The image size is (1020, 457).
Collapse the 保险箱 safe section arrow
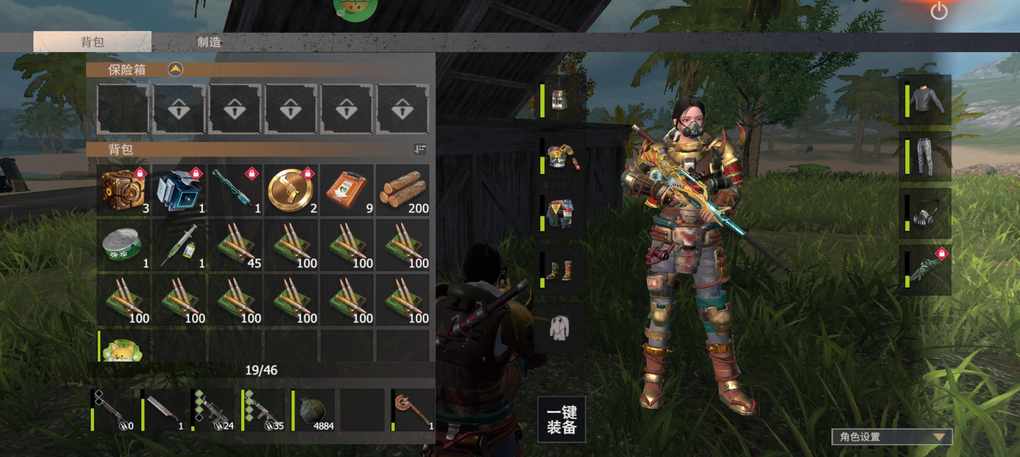tap(176, 70)
